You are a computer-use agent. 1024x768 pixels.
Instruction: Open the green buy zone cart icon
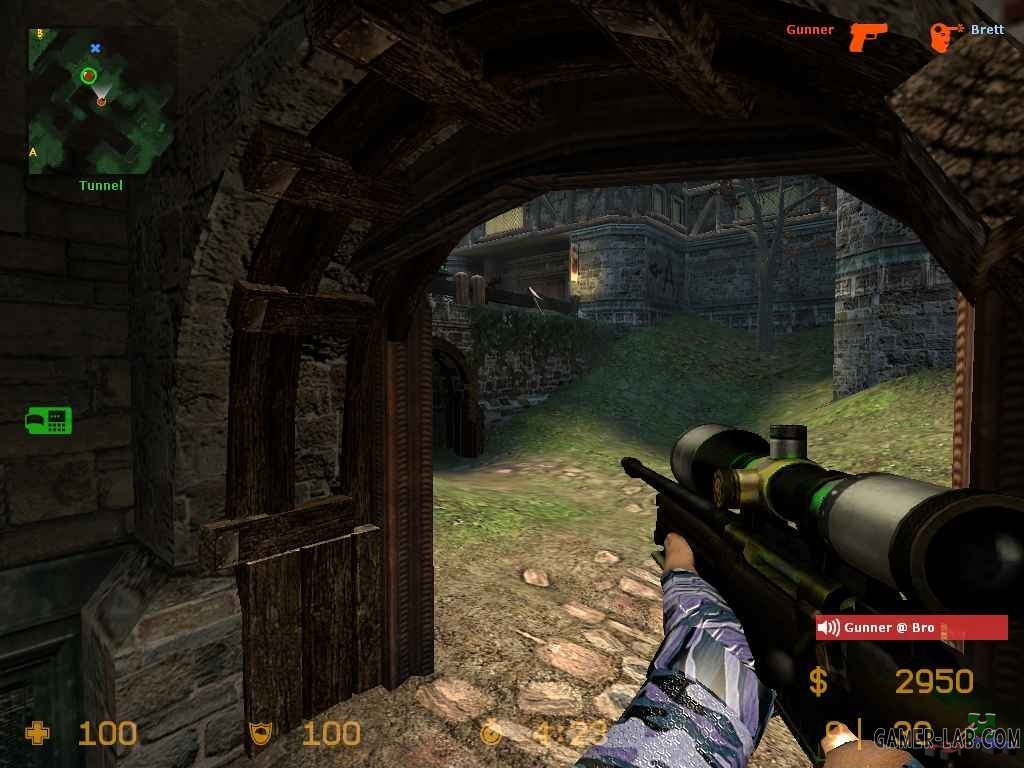tap(48, 420)
